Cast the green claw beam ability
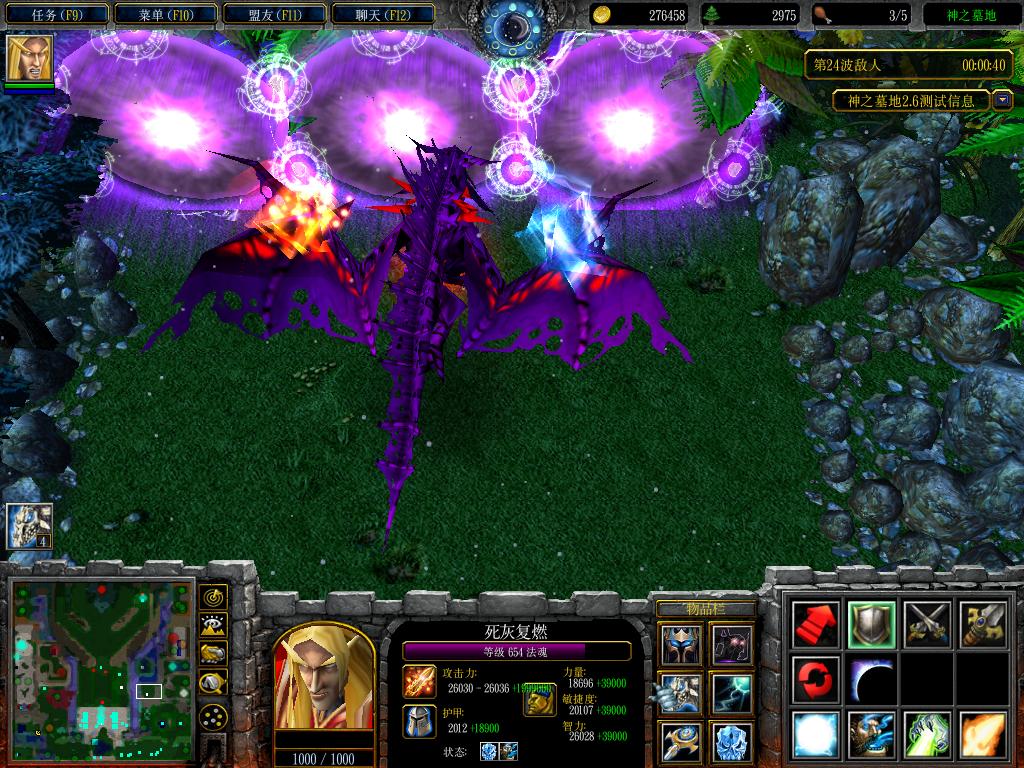The image size is (1024, 768). click(x=926, y=735)
